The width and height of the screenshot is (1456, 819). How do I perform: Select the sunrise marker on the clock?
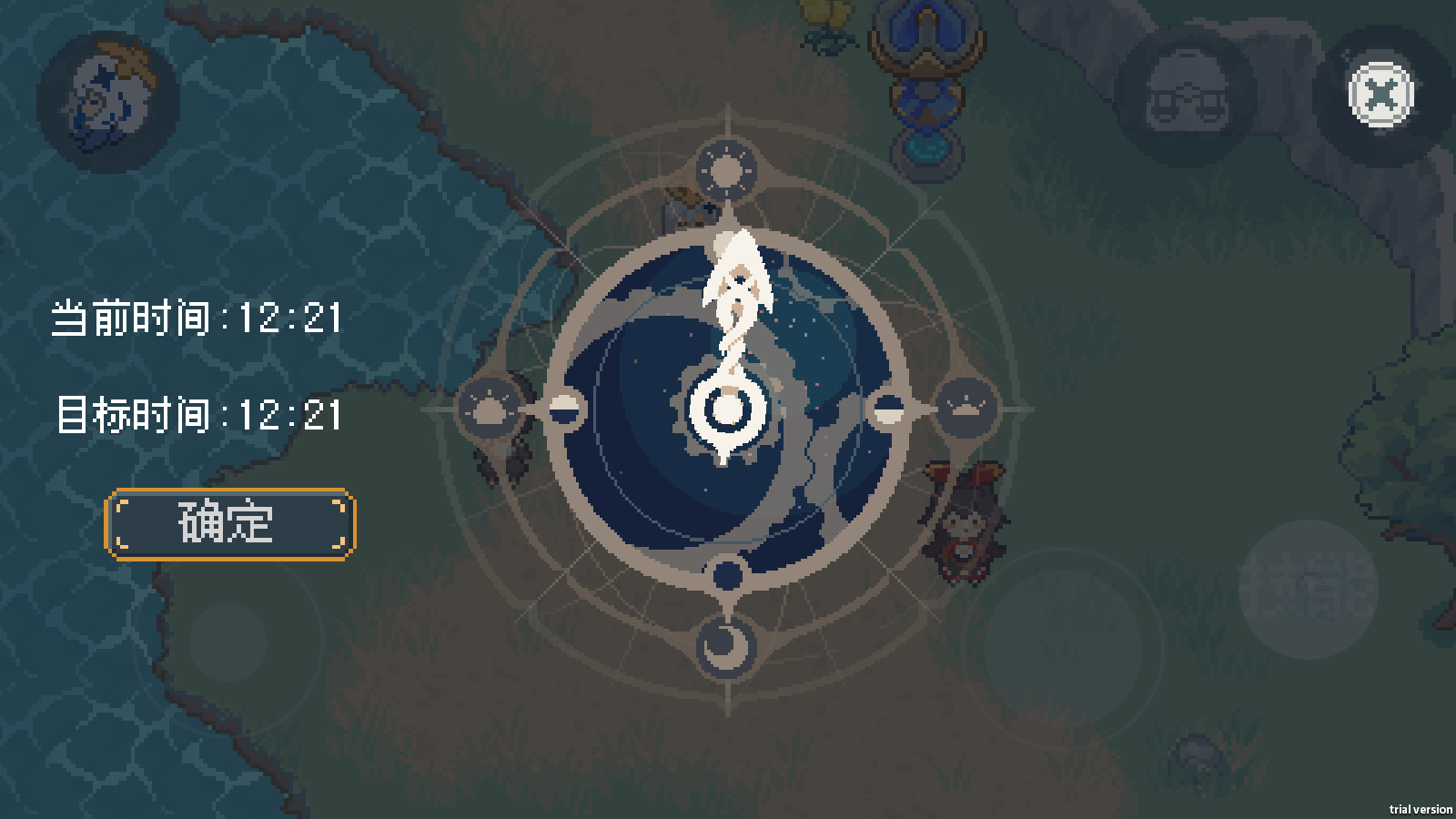pos(490,409)
